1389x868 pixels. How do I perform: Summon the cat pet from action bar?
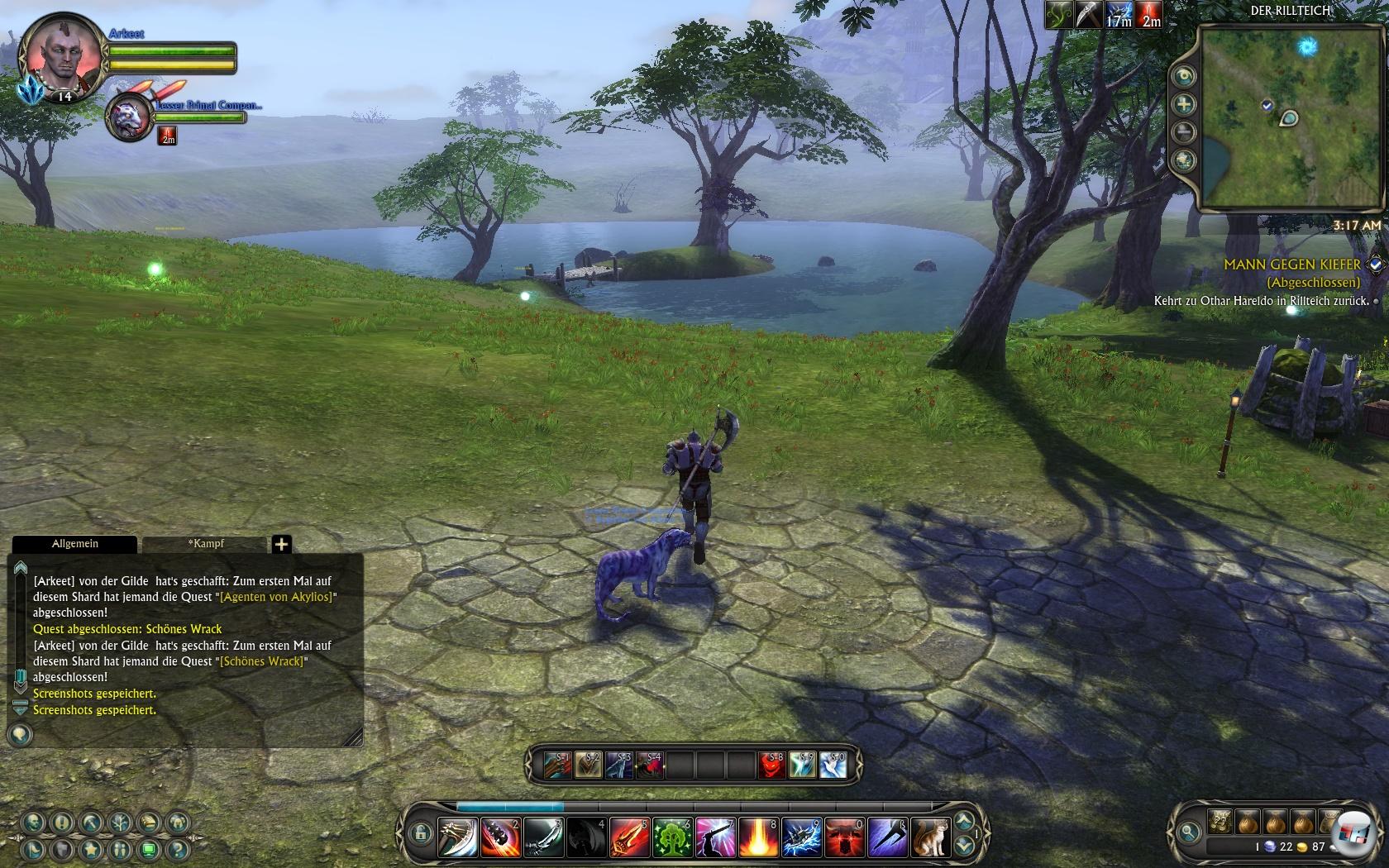pyautogui.click(x=930, y=837)
